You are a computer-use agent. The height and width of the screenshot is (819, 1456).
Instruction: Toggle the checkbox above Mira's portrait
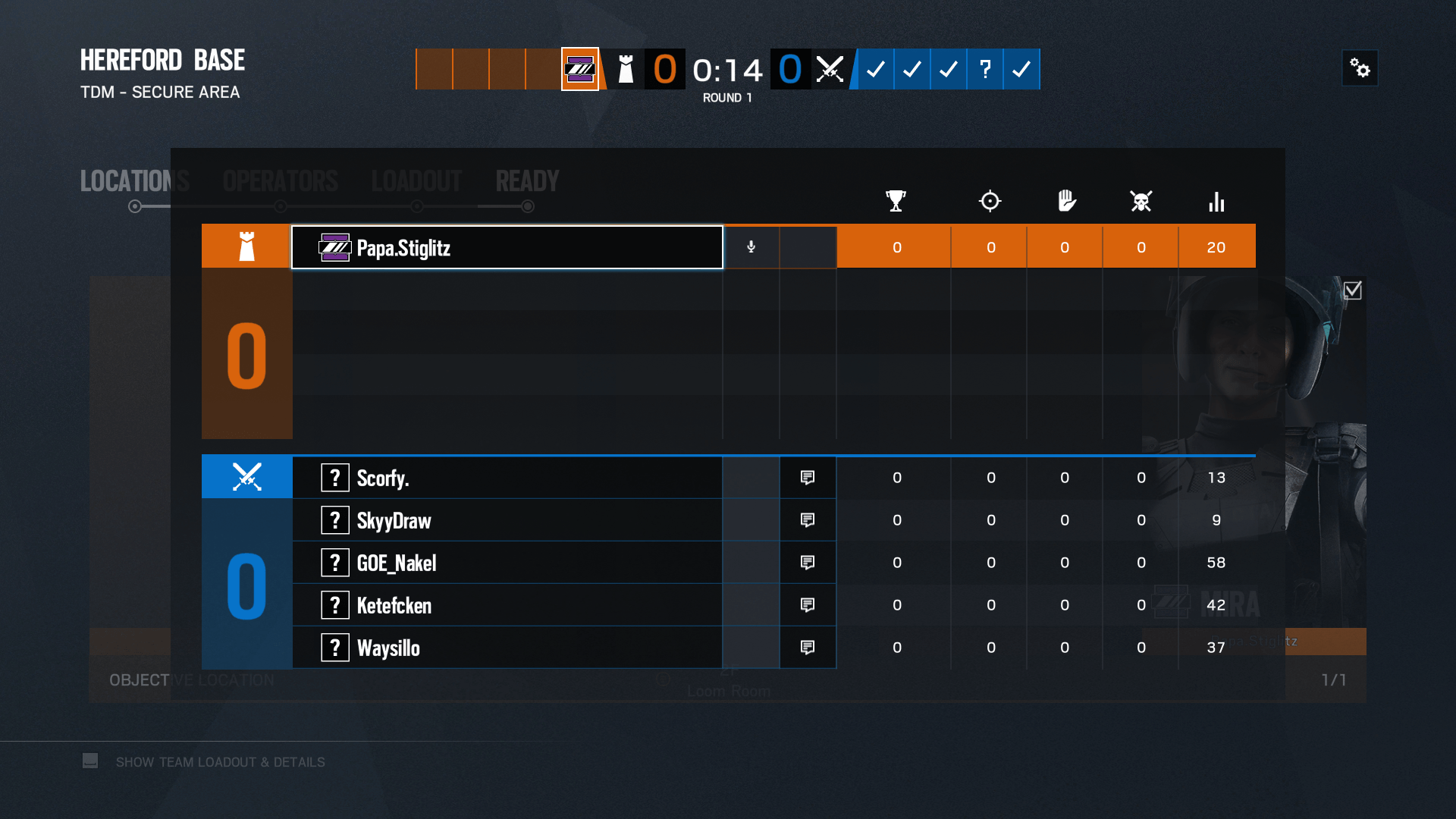click(1353, 289)
